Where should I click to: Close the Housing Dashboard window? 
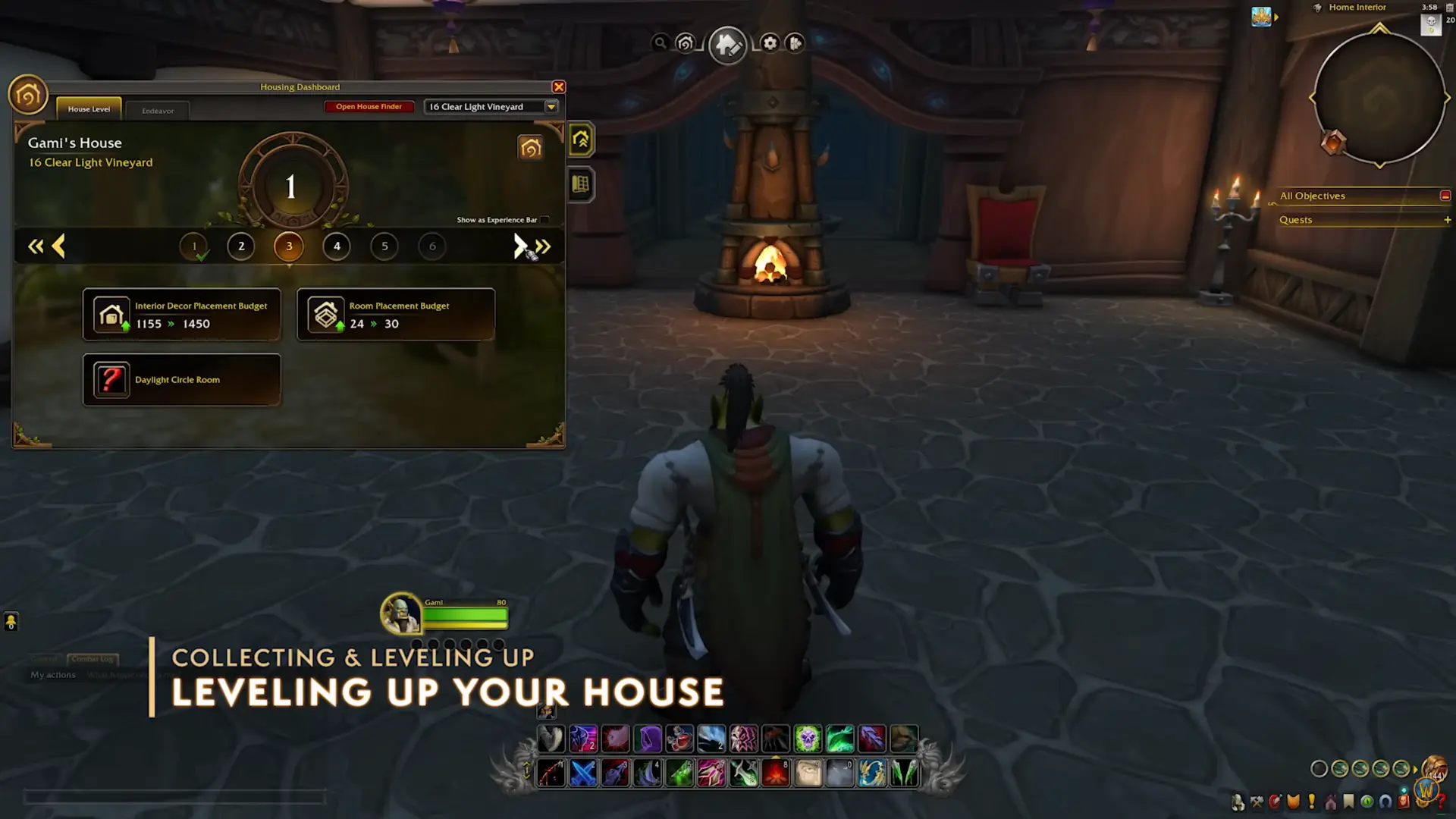(x=559, y=87)
